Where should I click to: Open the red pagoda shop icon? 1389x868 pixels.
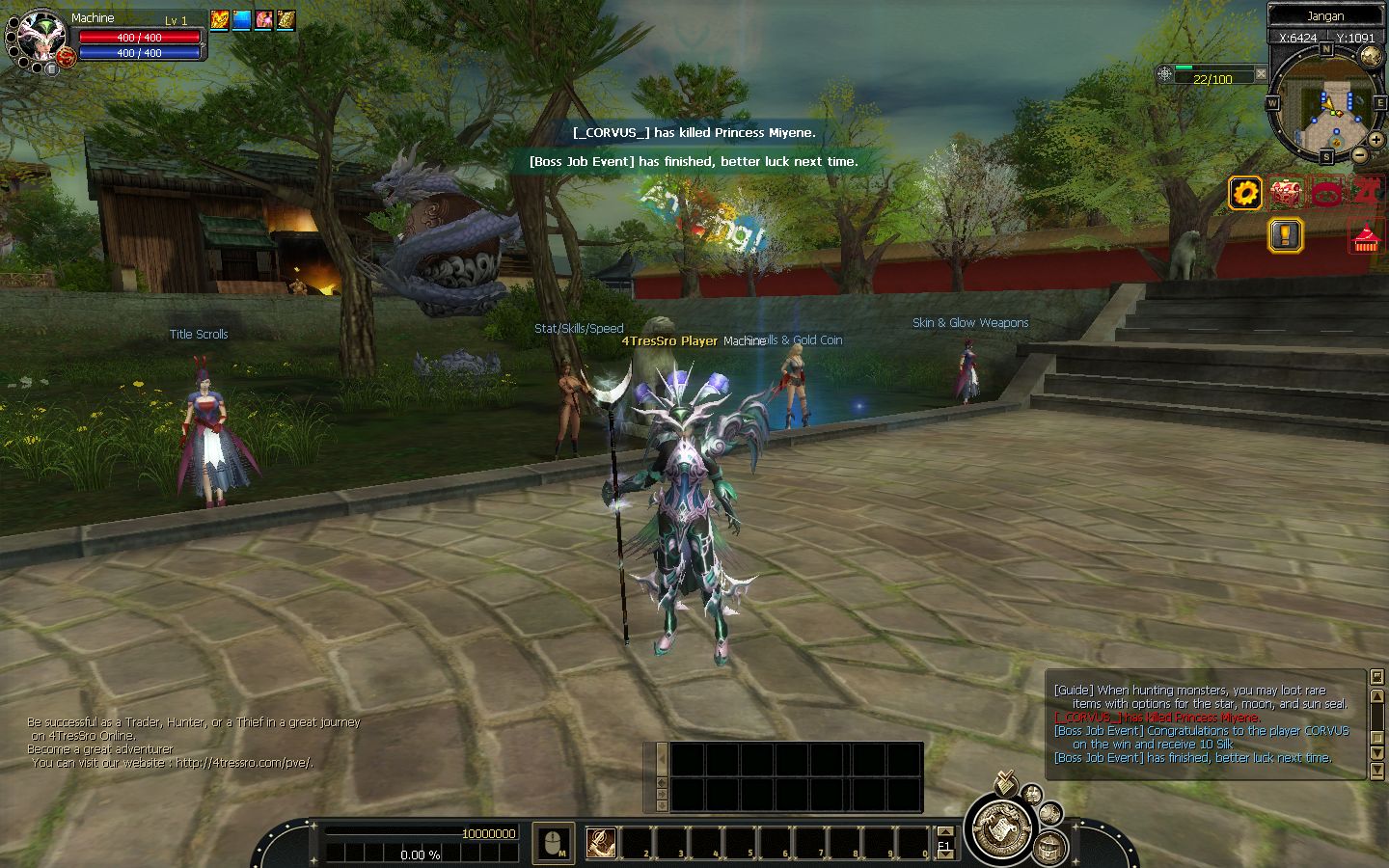[1363, 237]
